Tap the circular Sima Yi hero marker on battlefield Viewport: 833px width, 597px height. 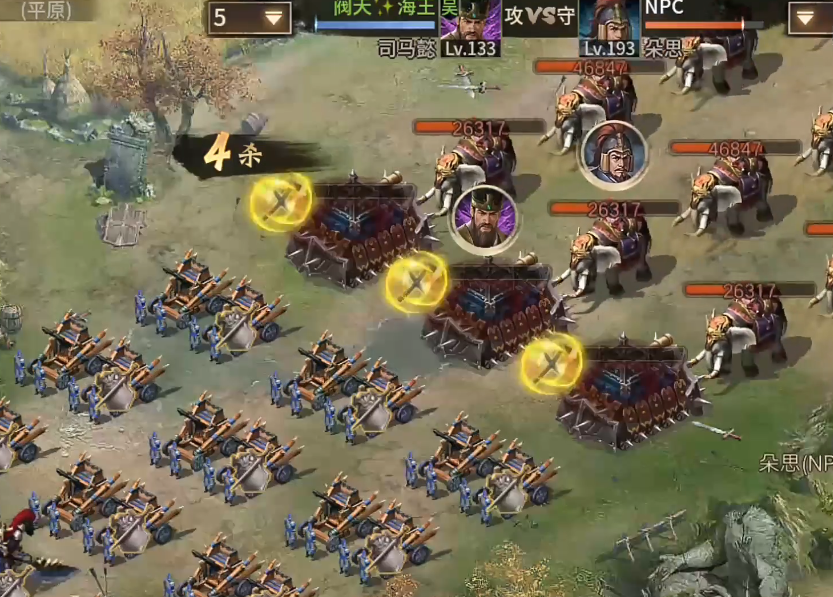483,219
